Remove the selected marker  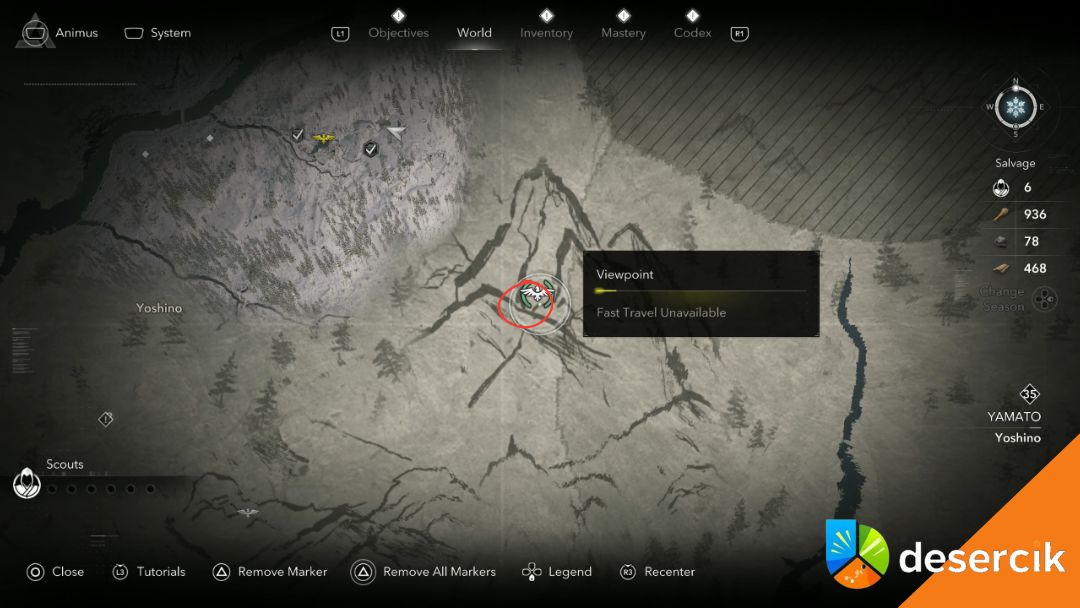click(270, 572)
